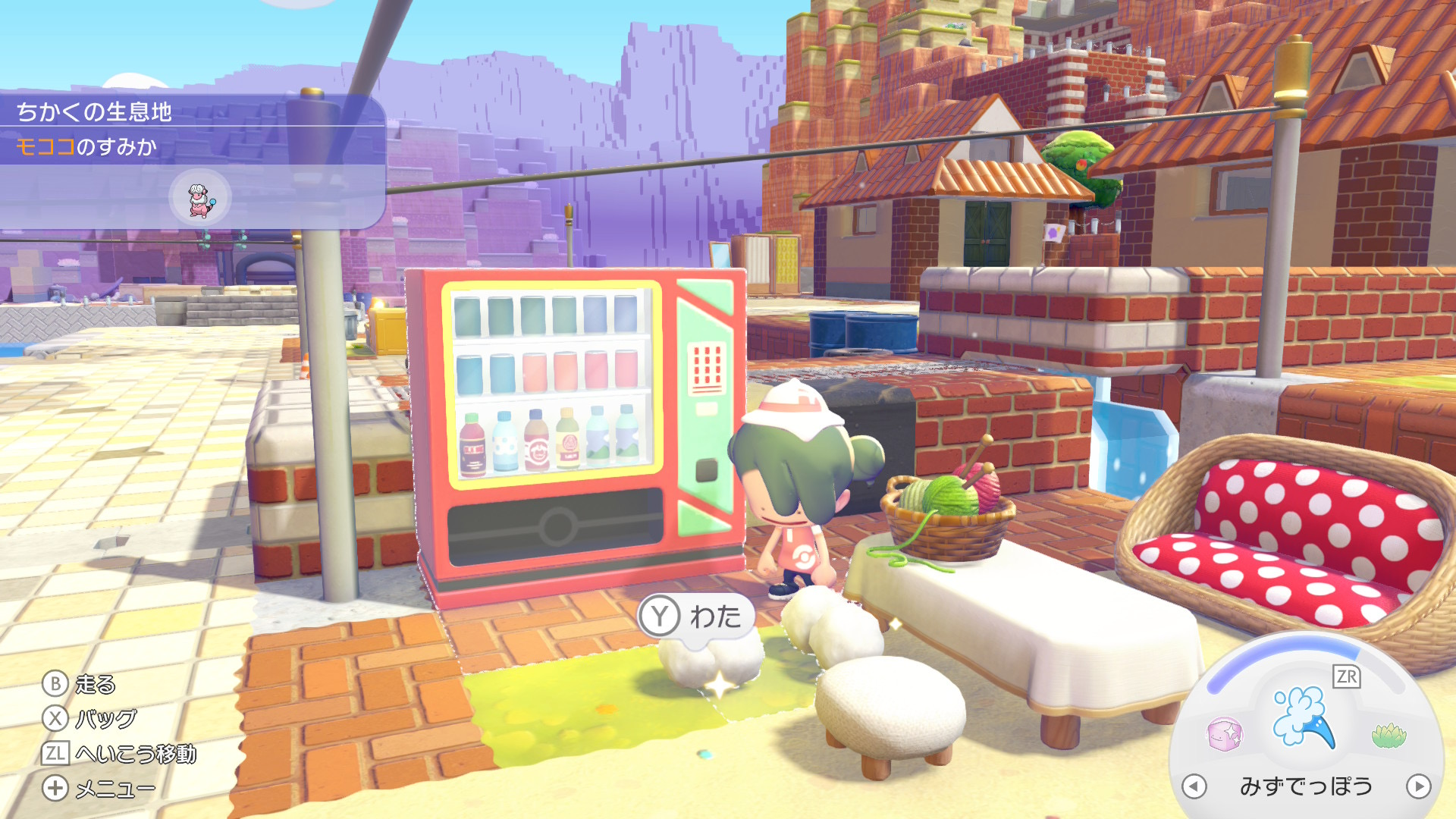Select the Flaaffy habitat portrait icon

pyautogui.click(x=199, y=198)
